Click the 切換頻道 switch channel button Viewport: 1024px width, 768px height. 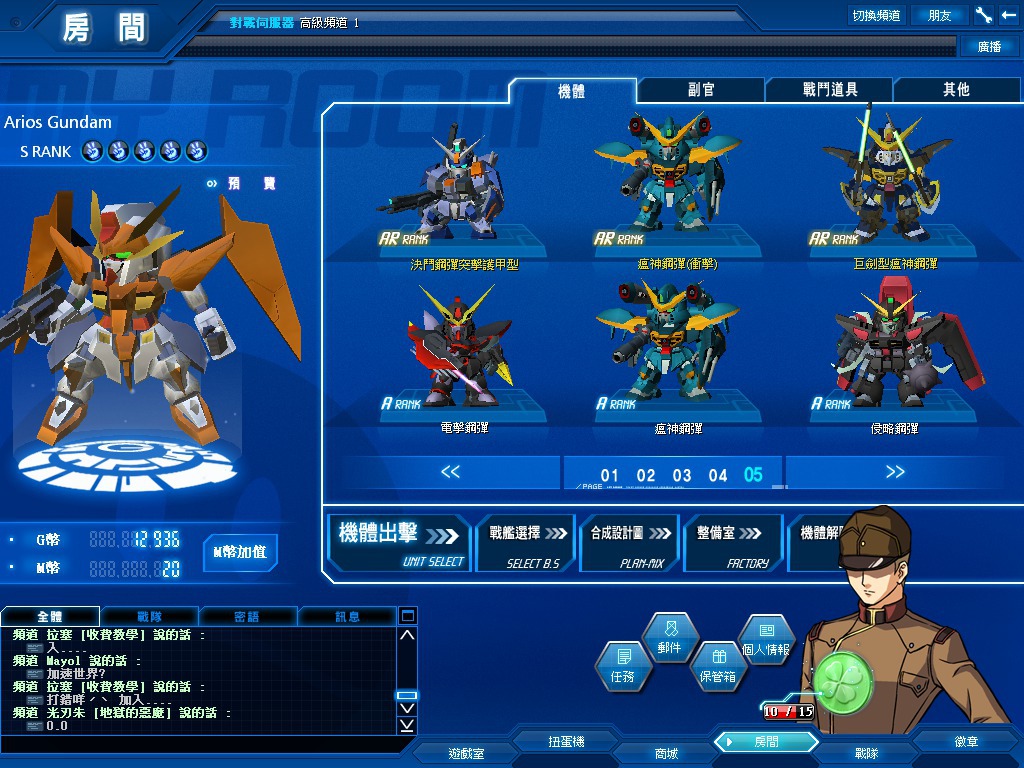click(x=876, y=15)
